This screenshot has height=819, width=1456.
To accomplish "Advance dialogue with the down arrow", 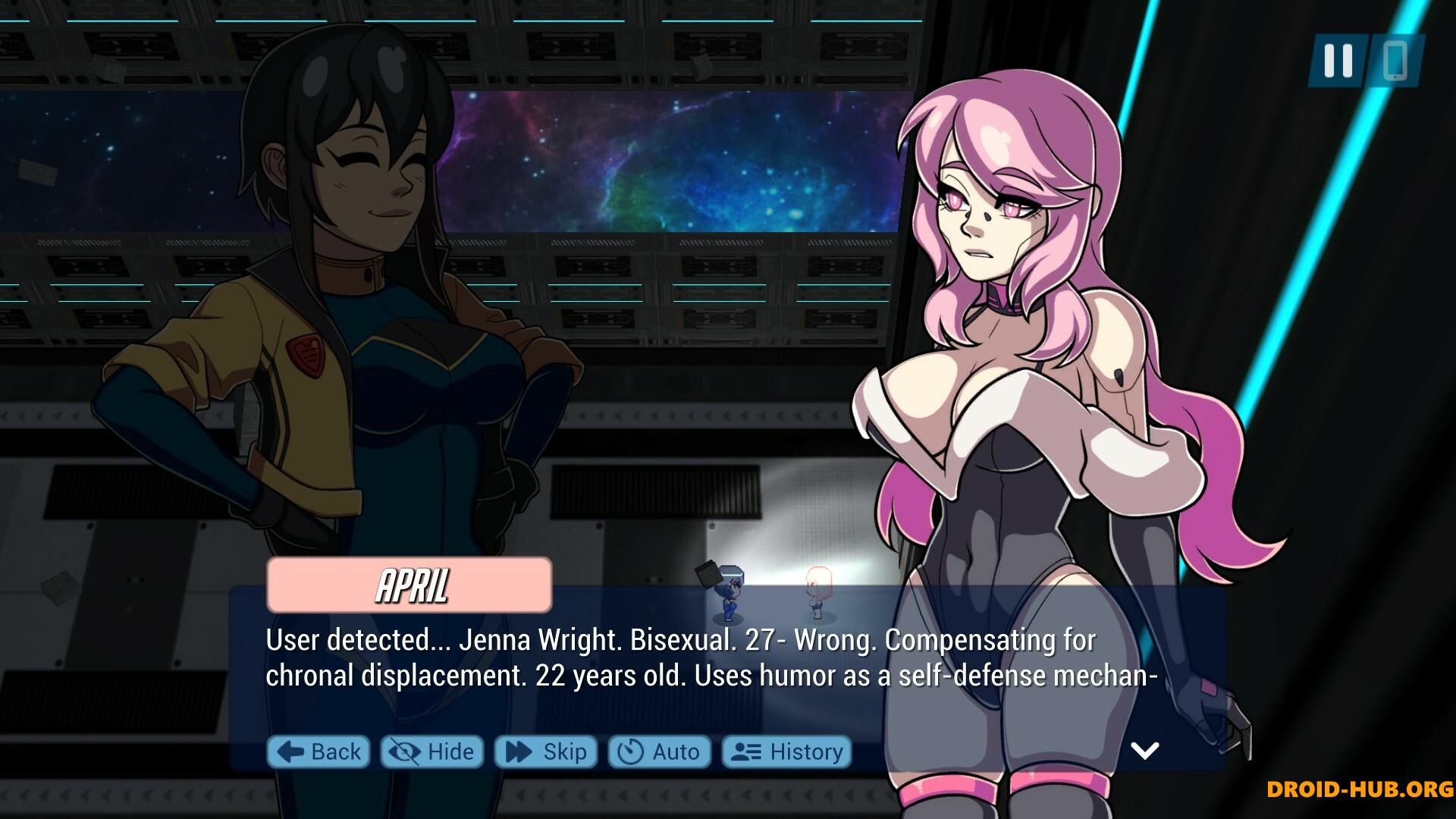I will (1144, 750).
